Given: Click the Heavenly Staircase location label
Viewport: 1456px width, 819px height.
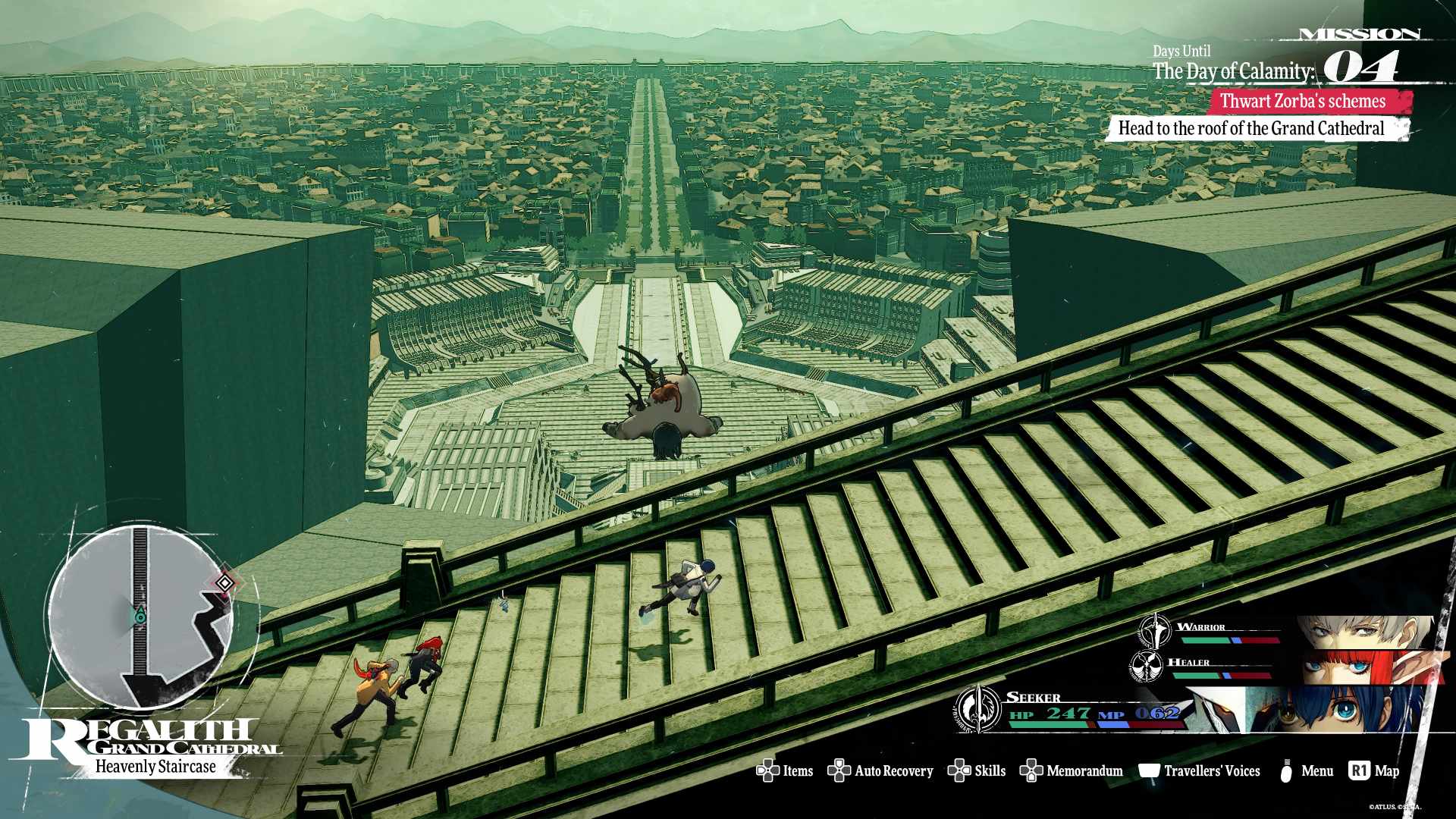Looking at the screenshot, I should point(155,767).
